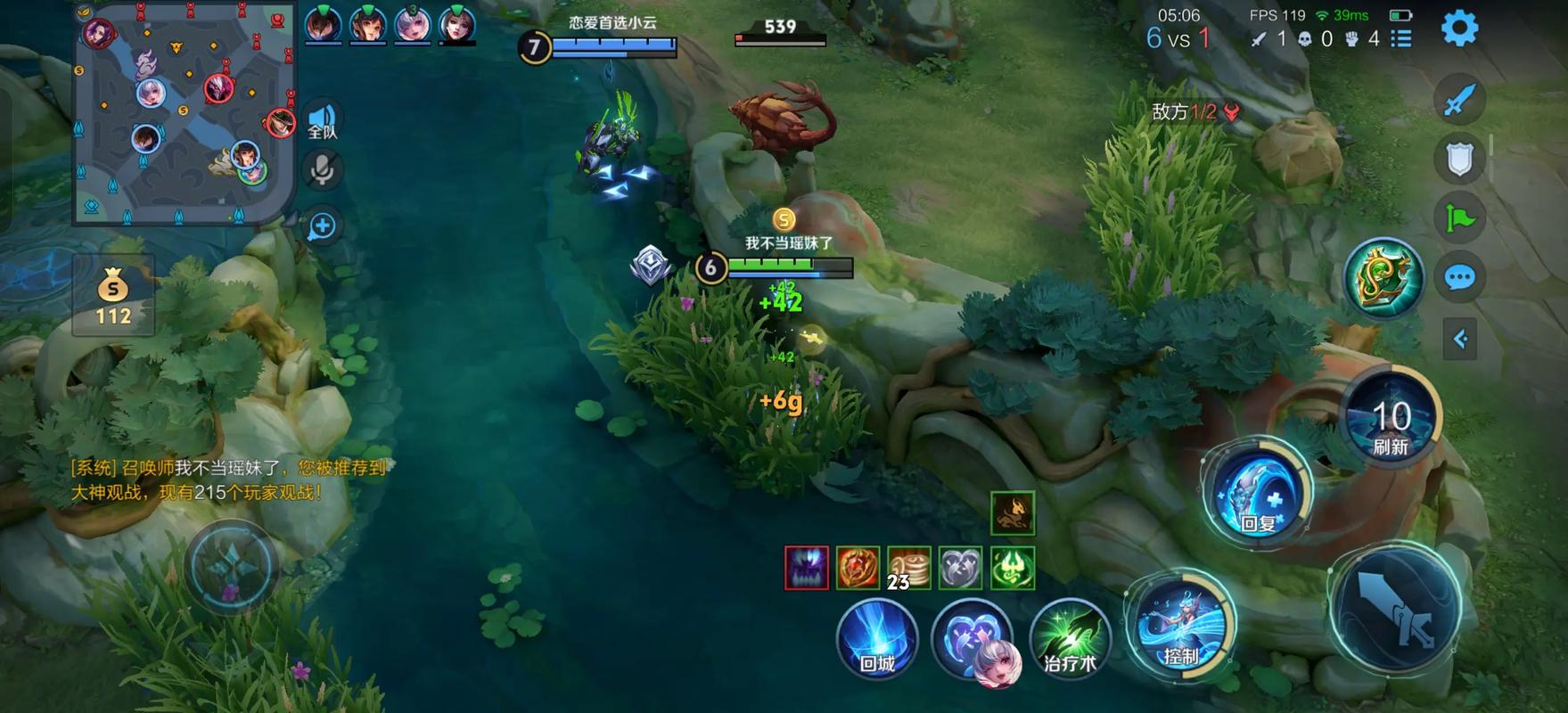Select the shield signal button

pyautogui.click(x=1459, y=160)
